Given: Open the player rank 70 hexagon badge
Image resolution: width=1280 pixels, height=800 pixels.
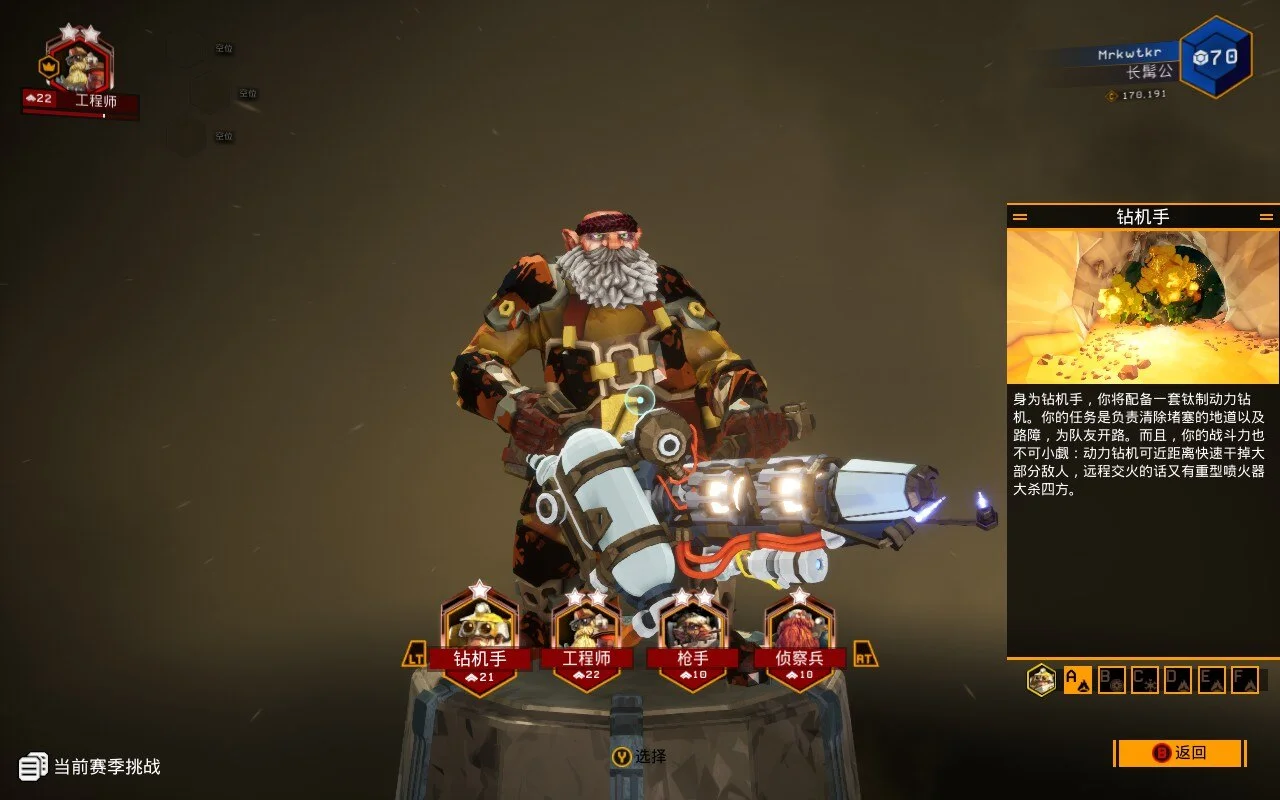Looking at the screenshot, I should coord(1215,57).
